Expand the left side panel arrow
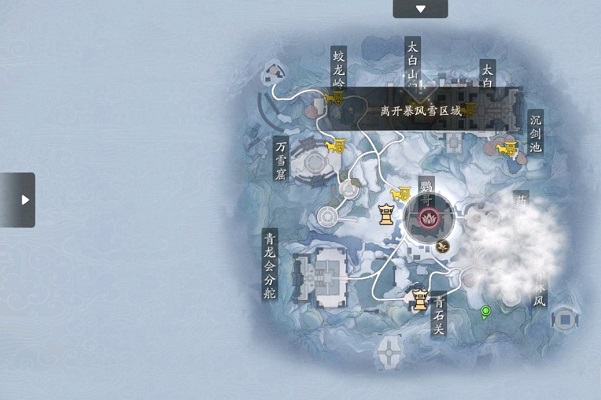Screen dimensions: 601x400 click(18, 199)
